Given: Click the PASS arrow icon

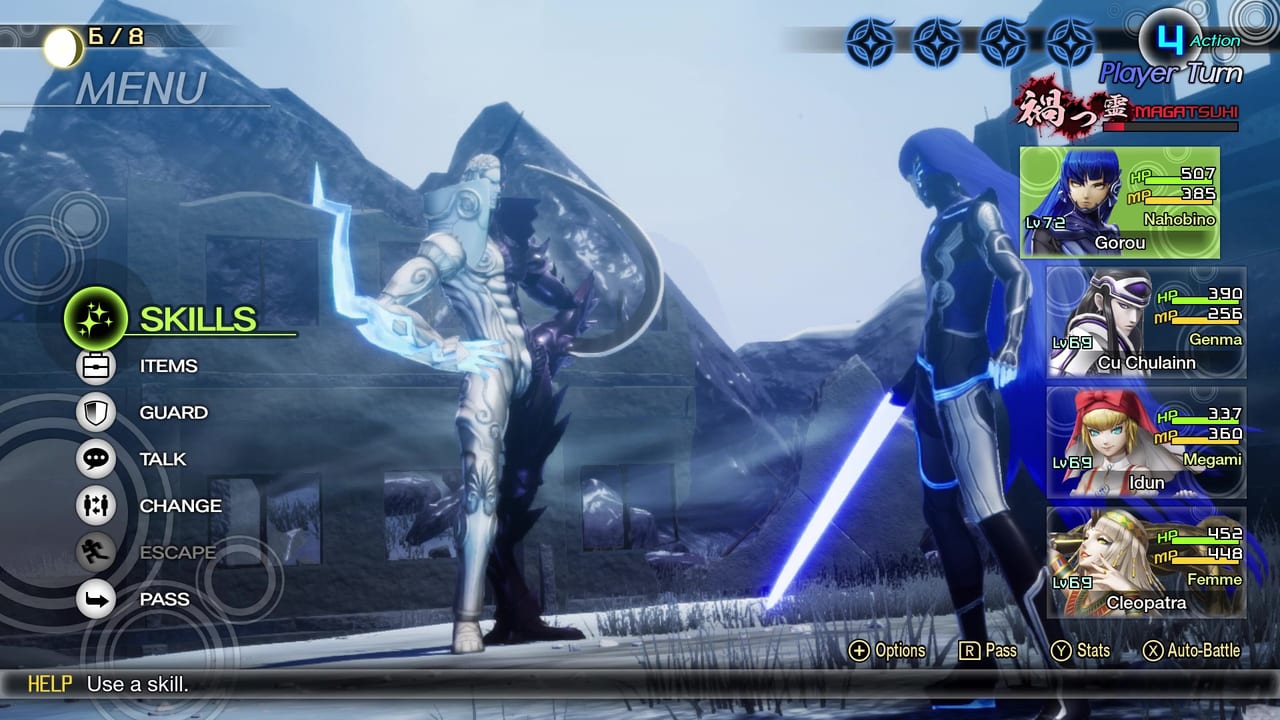Looking at the screenshot, I should click(x=96, y=599).
